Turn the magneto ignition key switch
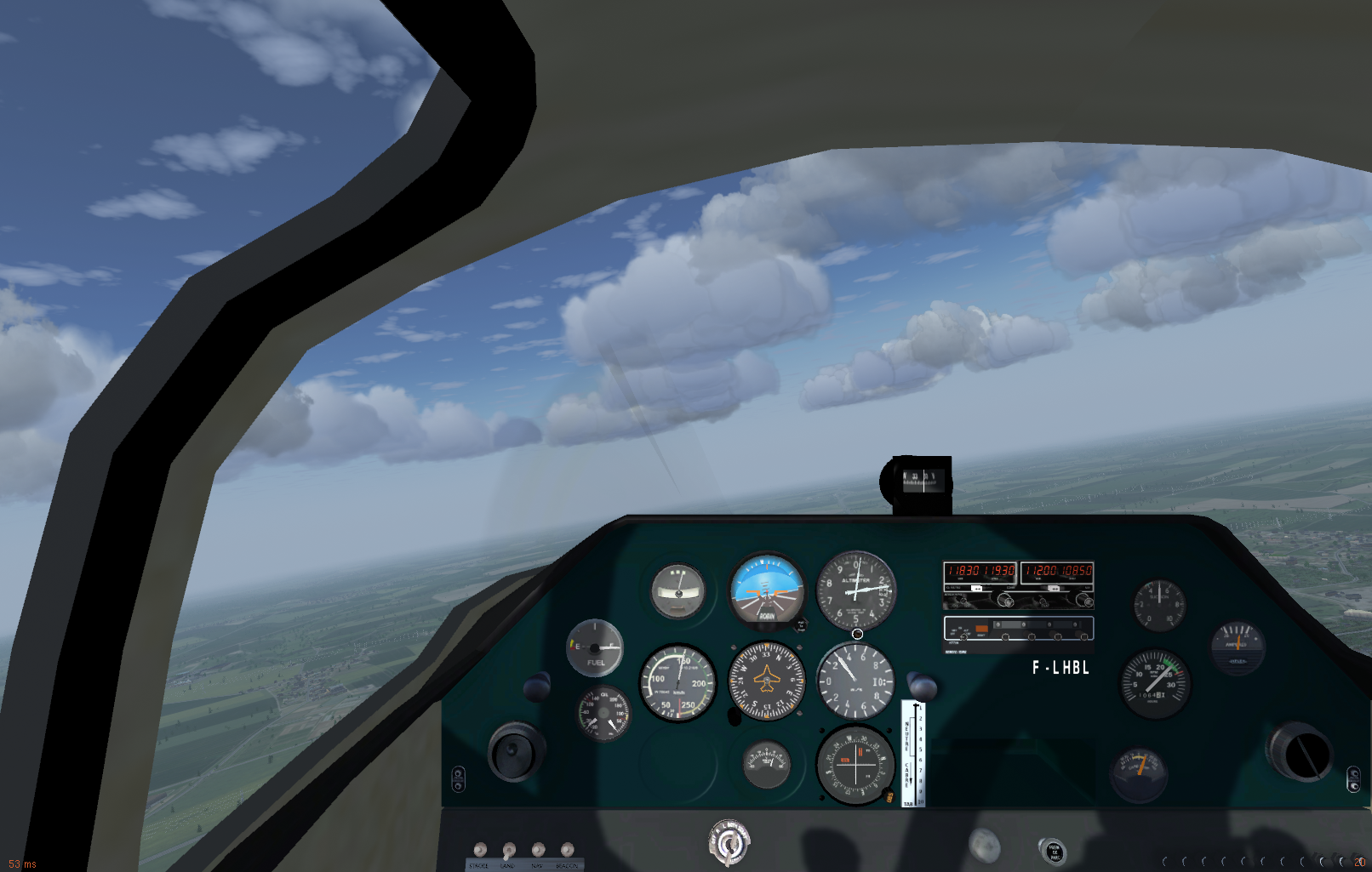This screenshot has width=1372, height=872. 729,843
